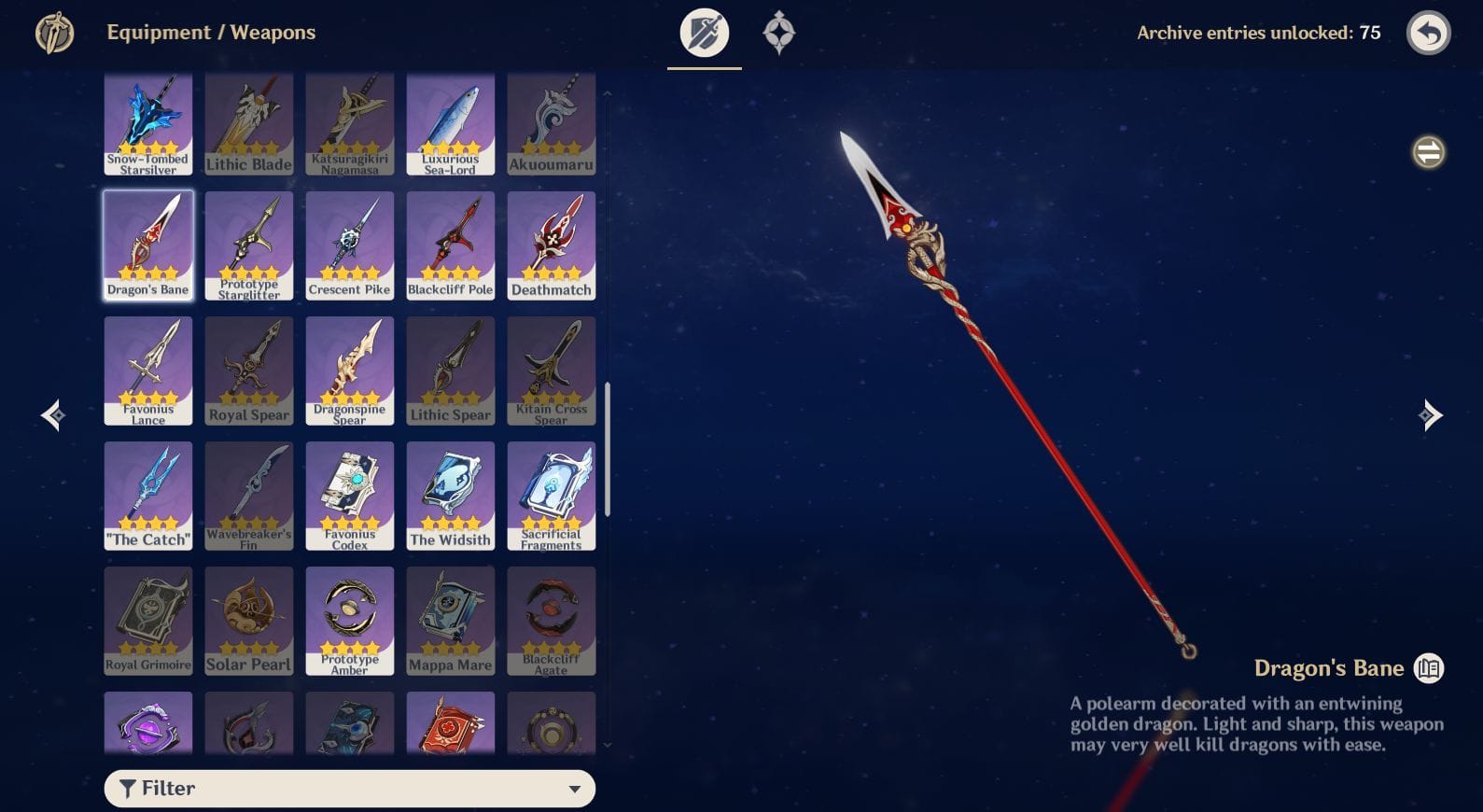Open the Filter dropdown
Viewport: 1483px width, 812px height.
point(349,789)
